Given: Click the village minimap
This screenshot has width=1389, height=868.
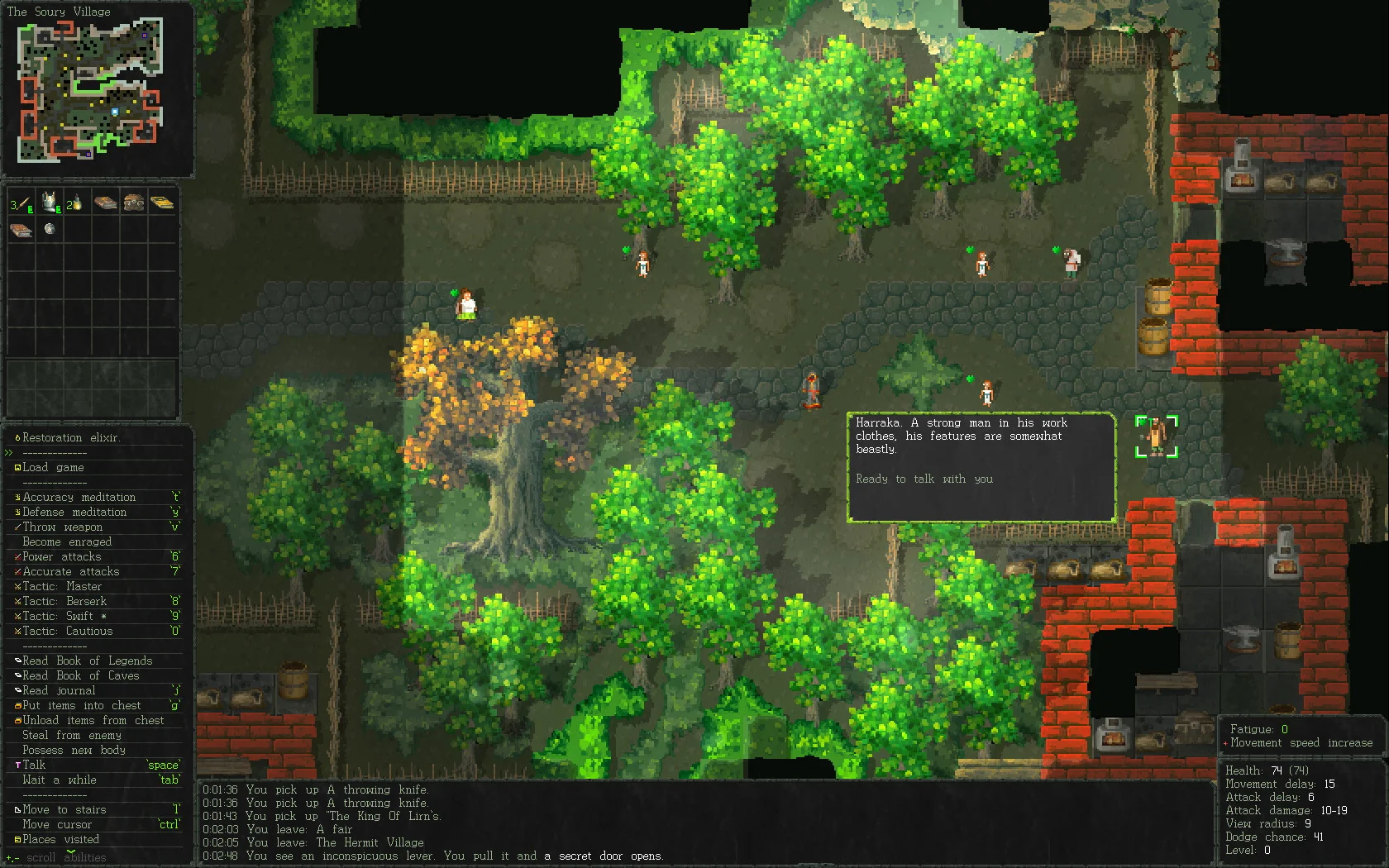Looking at the screenshot, I should 89,91.
